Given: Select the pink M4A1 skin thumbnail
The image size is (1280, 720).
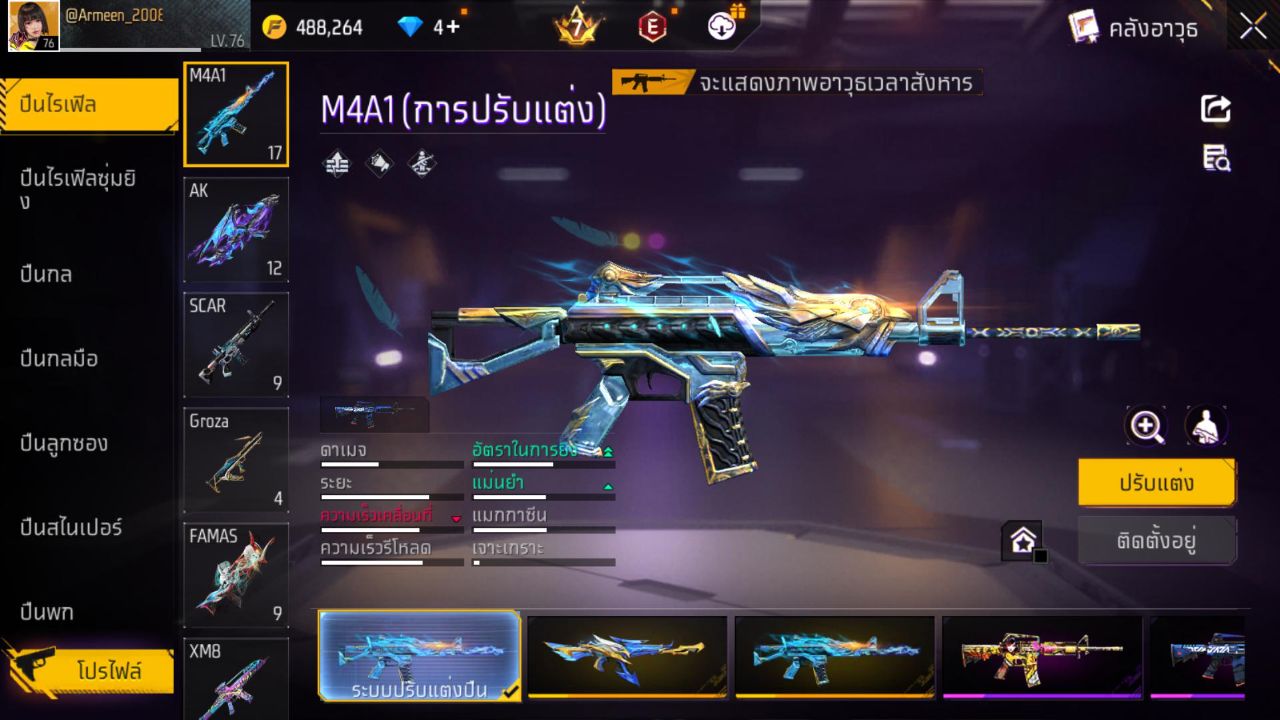Looking at the screenshot, I should tap(1040, 655).
